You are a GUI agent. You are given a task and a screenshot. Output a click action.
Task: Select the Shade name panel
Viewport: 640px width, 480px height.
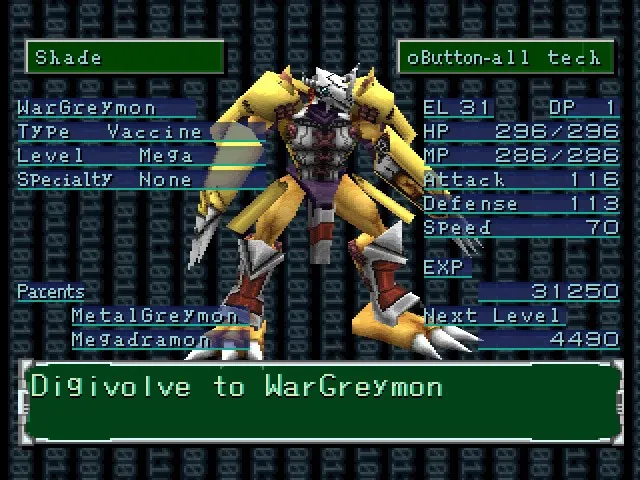pos(125,57)
